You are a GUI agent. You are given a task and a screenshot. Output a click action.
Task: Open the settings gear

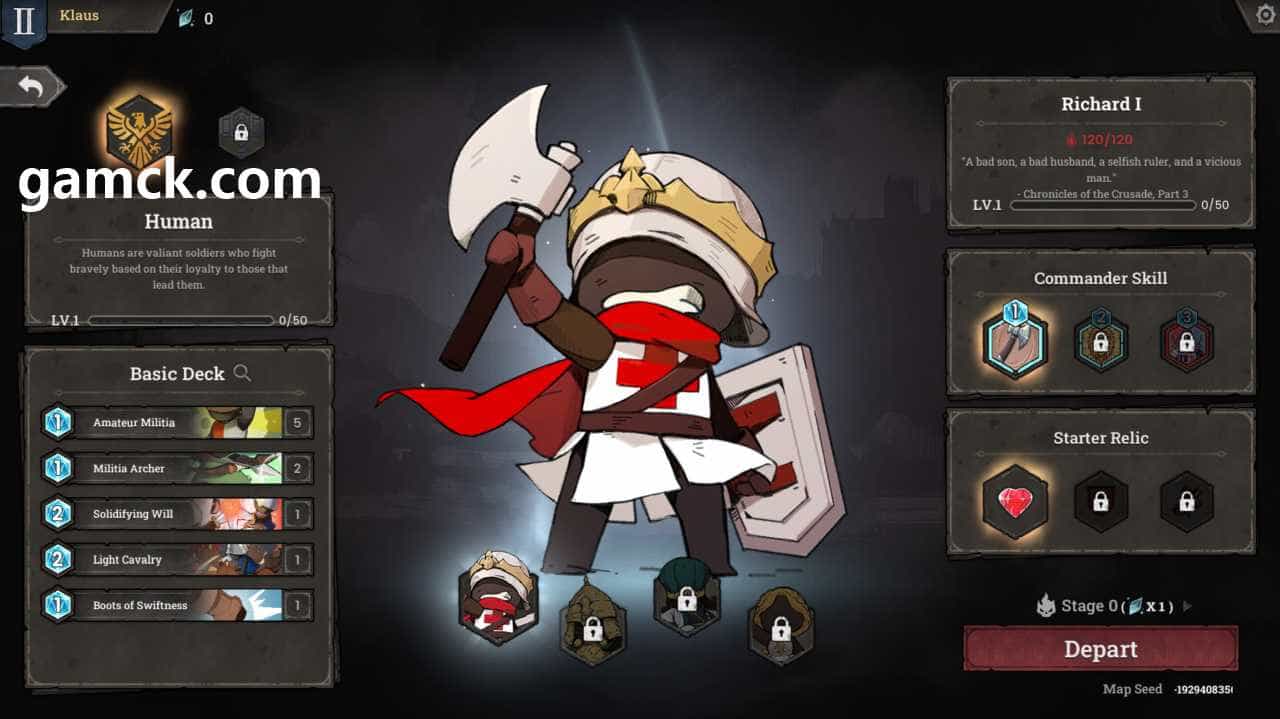click(1262, 15)
